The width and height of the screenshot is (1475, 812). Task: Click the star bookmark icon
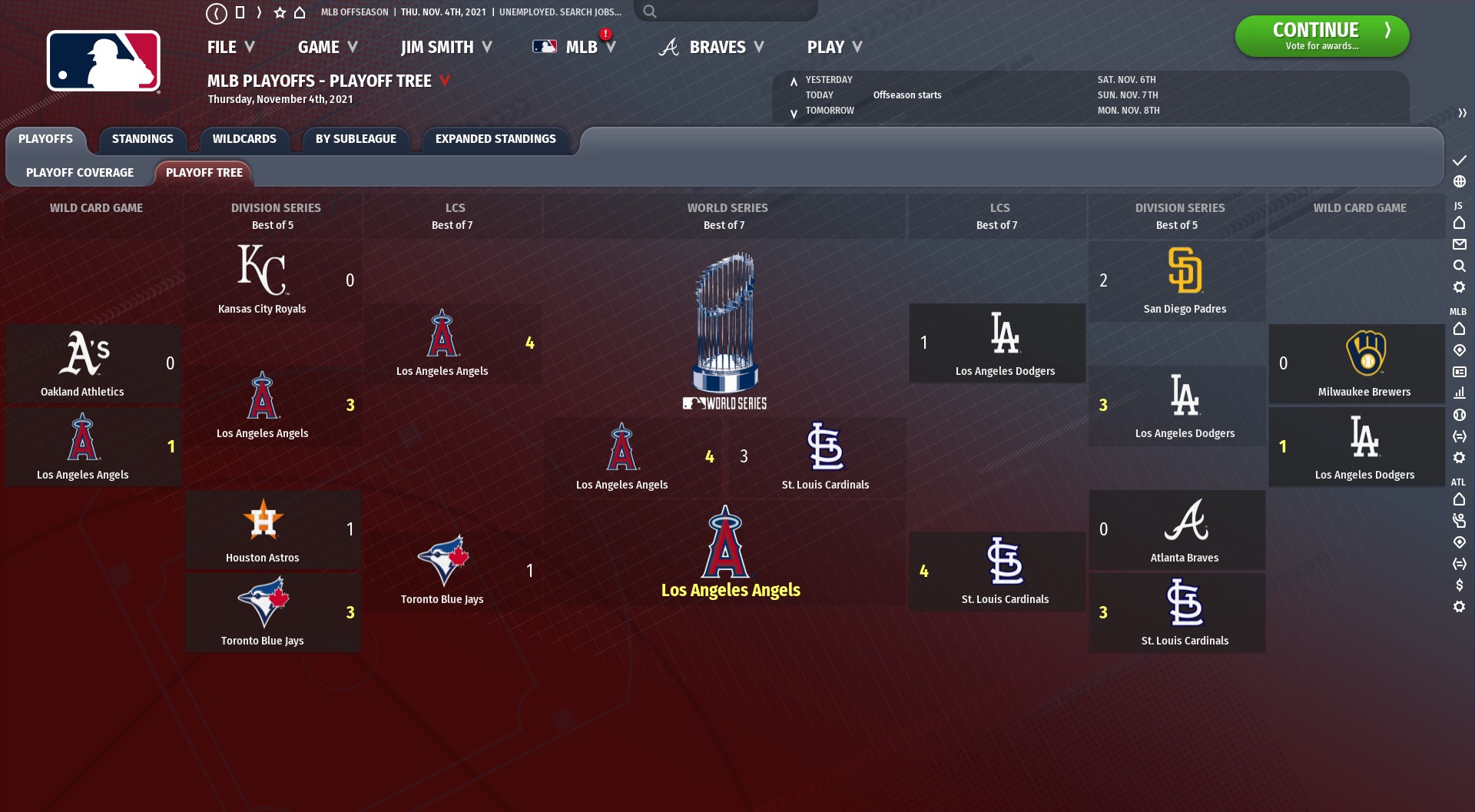coord(280,12)
